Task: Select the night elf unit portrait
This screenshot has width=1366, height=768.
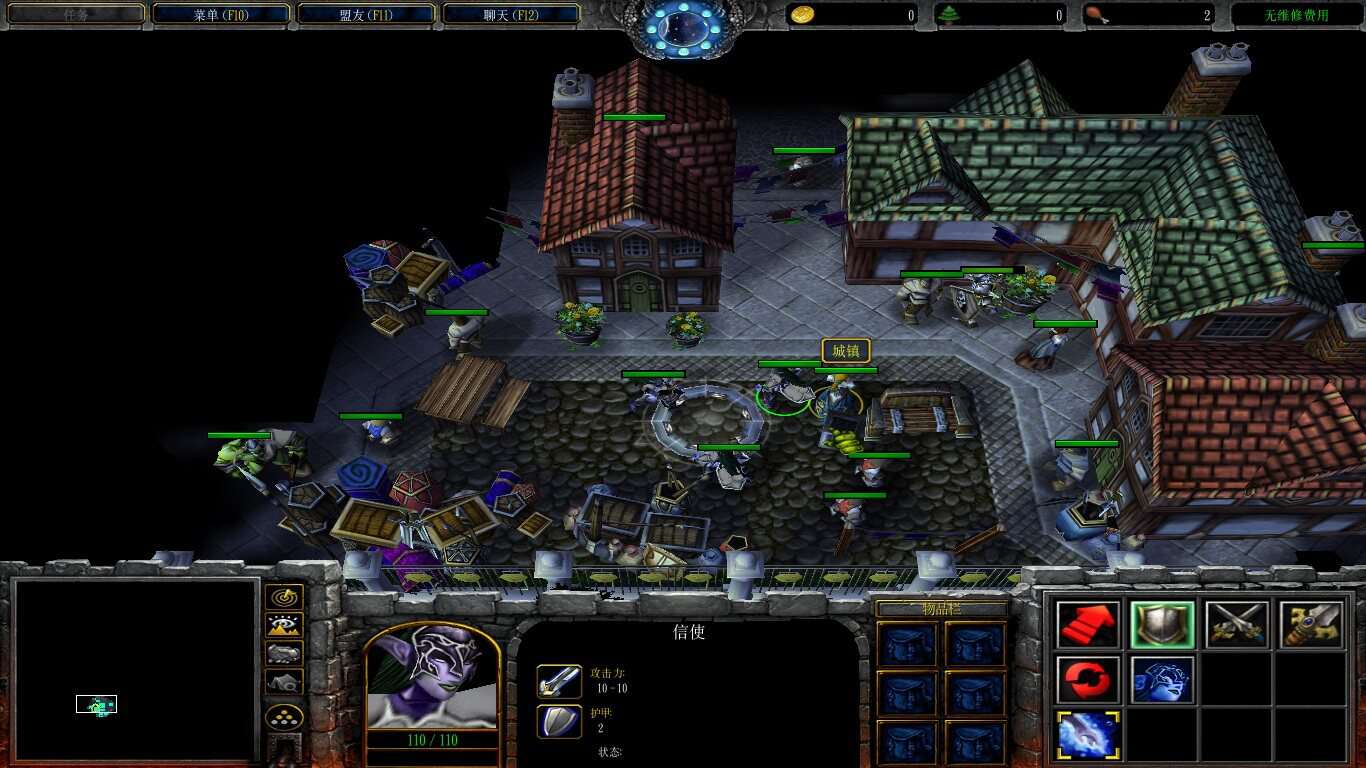Action: click(x=431, y=678)
